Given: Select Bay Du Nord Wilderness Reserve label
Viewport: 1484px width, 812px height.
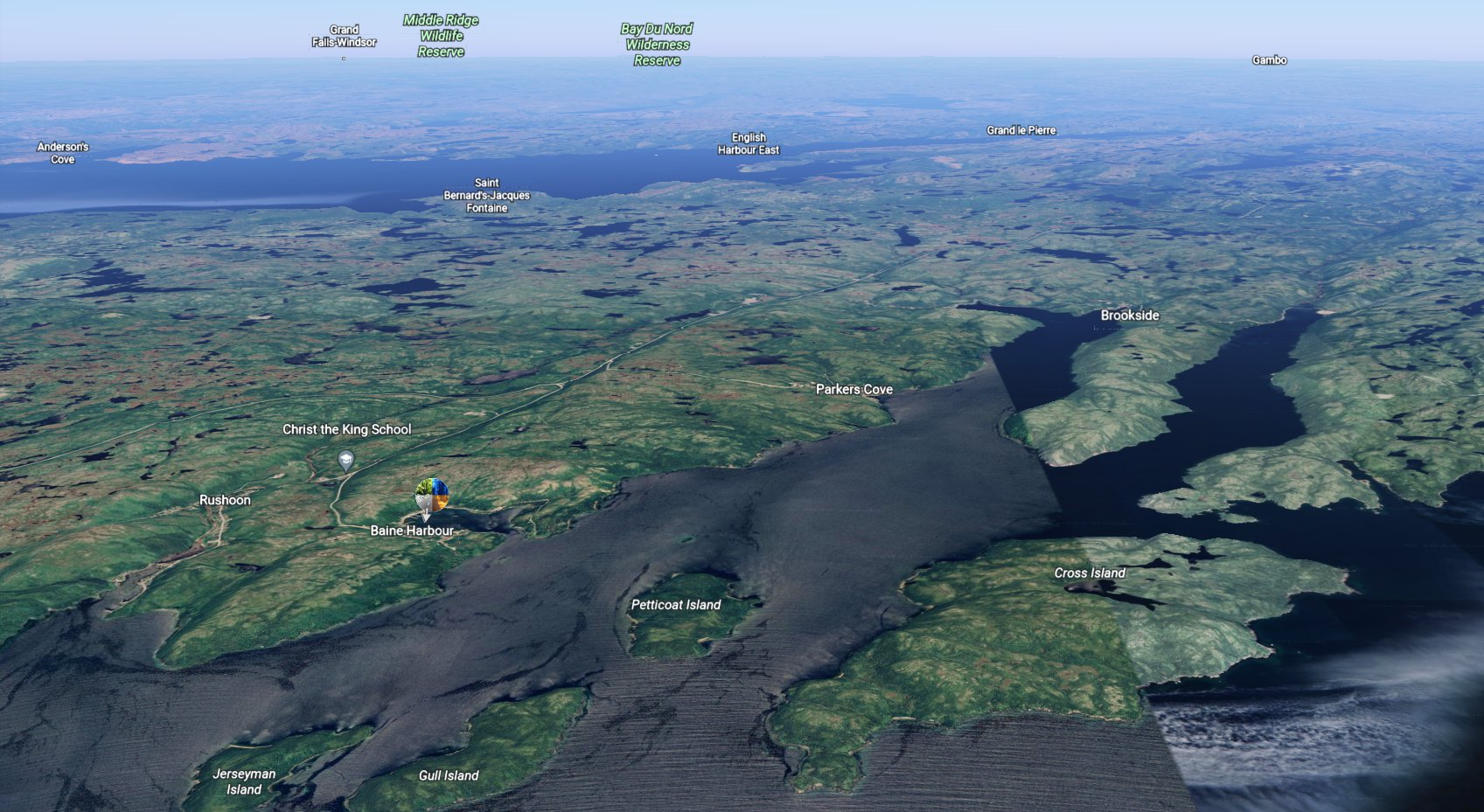Looking at the screenshot, I should point(657,45).
